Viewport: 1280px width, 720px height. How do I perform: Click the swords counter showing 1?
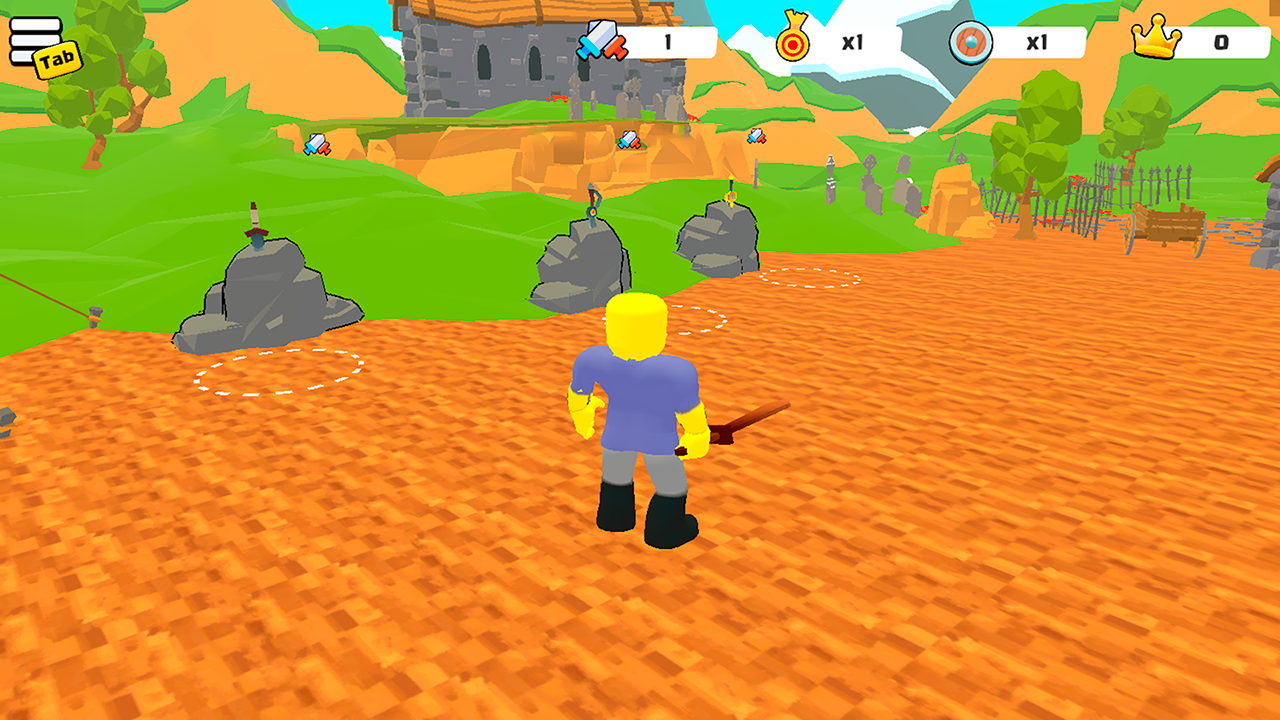(x=668, y=42)
